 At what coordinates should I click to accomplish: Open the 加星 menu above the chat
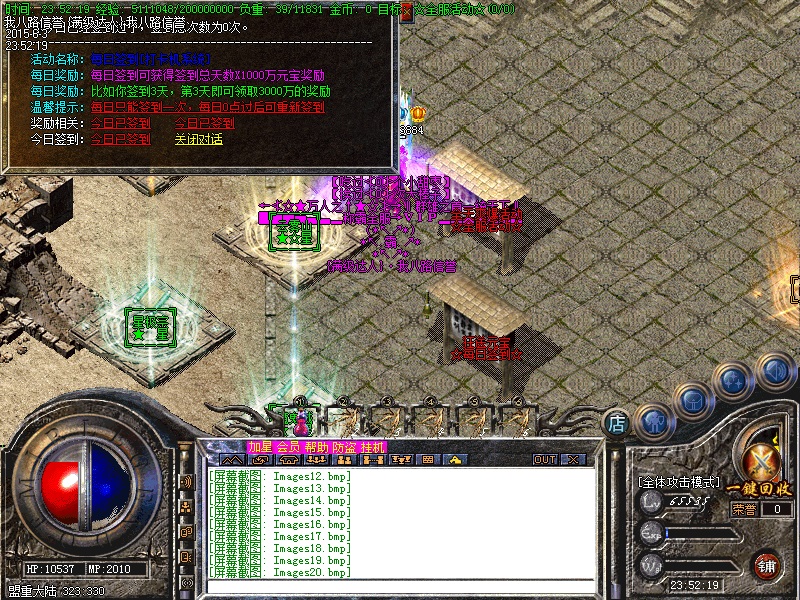point(260,447)
